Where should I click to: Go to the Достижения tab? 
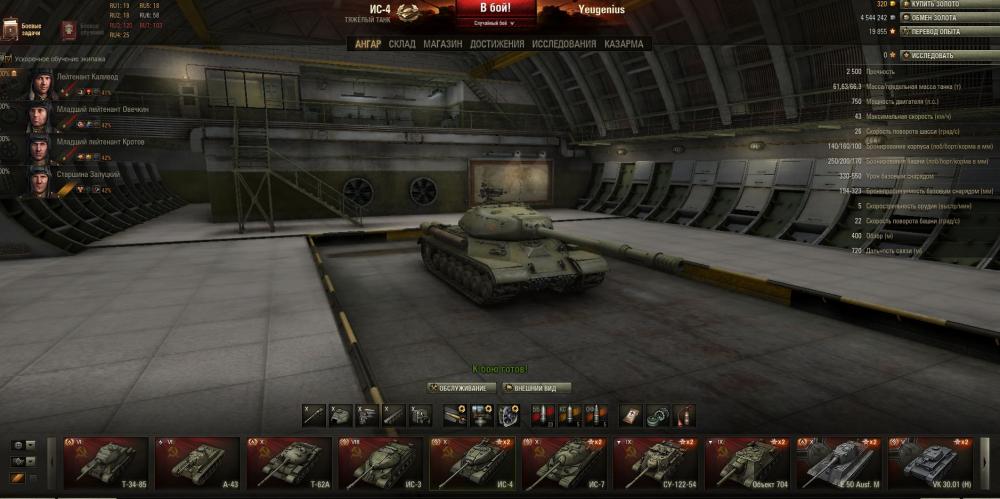[x=496, y=44]
